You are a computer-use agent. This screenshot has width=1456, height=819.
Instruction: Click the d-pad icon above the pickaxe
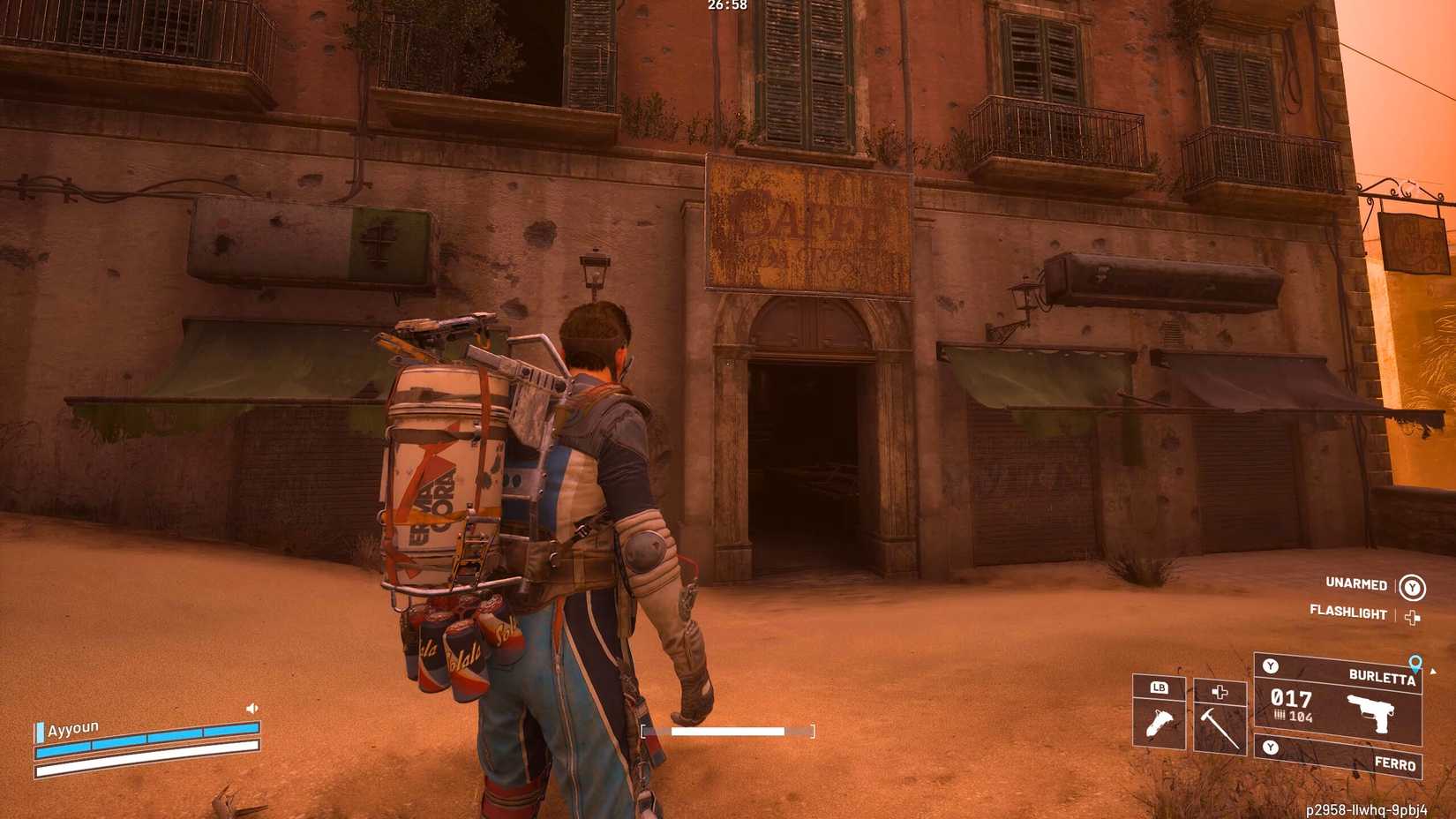1220,693
